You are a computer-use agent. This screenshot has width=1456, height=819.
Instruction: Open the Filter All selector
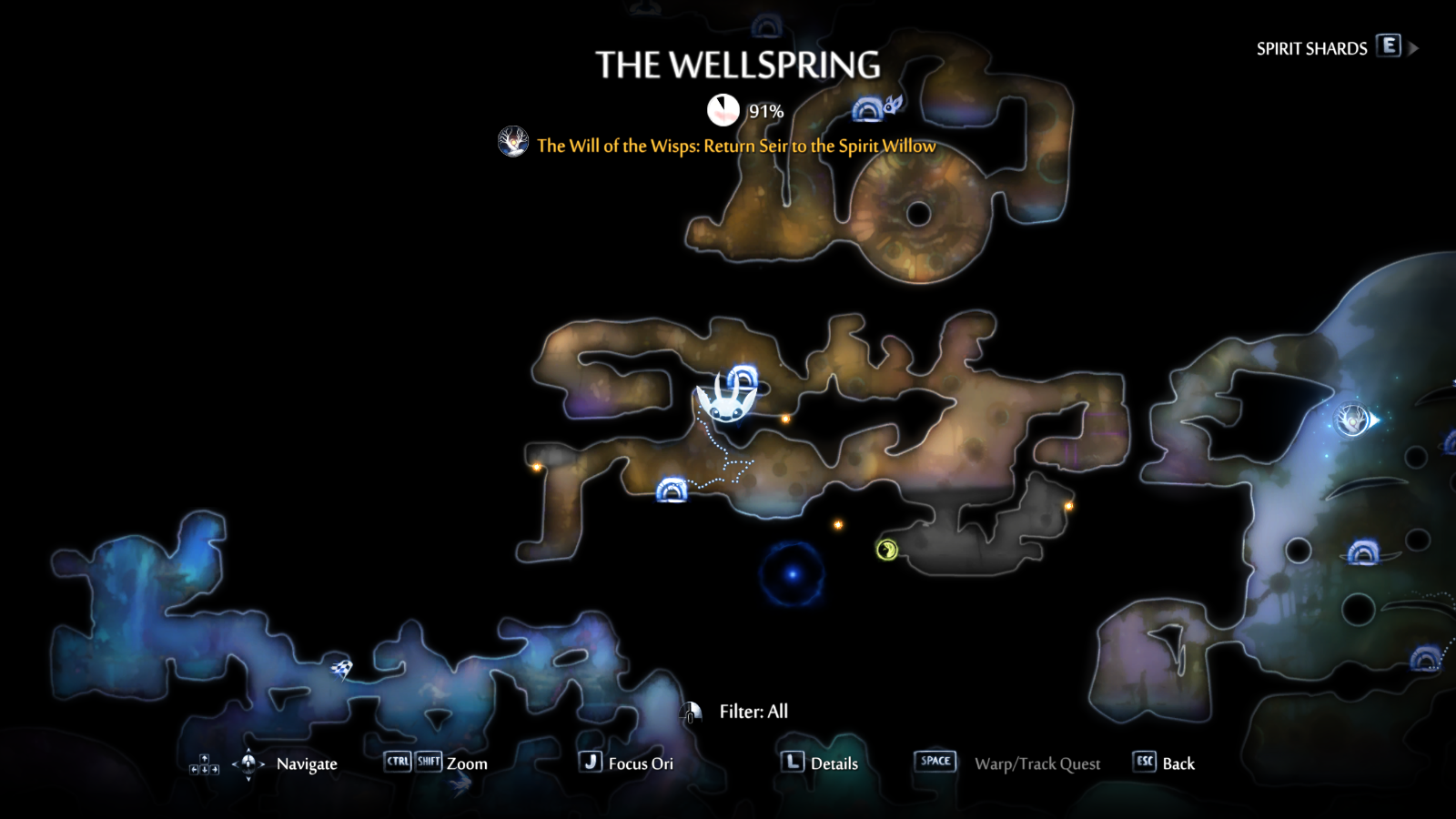click(x=753, y=712)
